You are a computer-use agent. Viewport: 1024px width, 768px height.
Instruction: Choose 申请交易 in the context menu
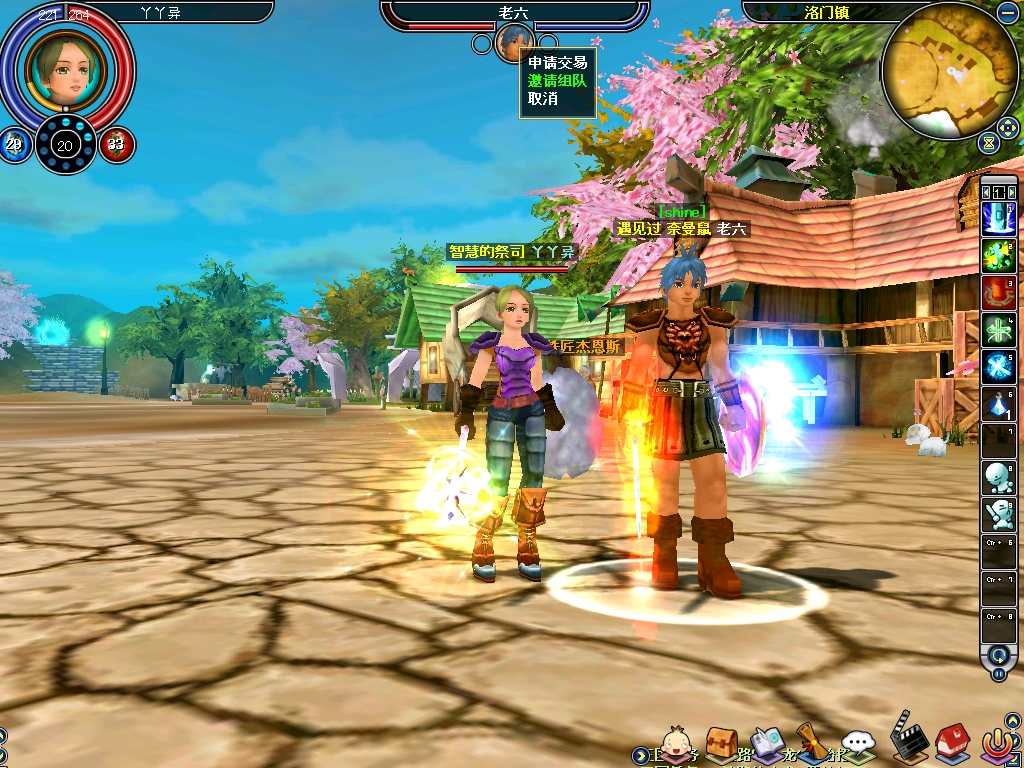(557, 62)
